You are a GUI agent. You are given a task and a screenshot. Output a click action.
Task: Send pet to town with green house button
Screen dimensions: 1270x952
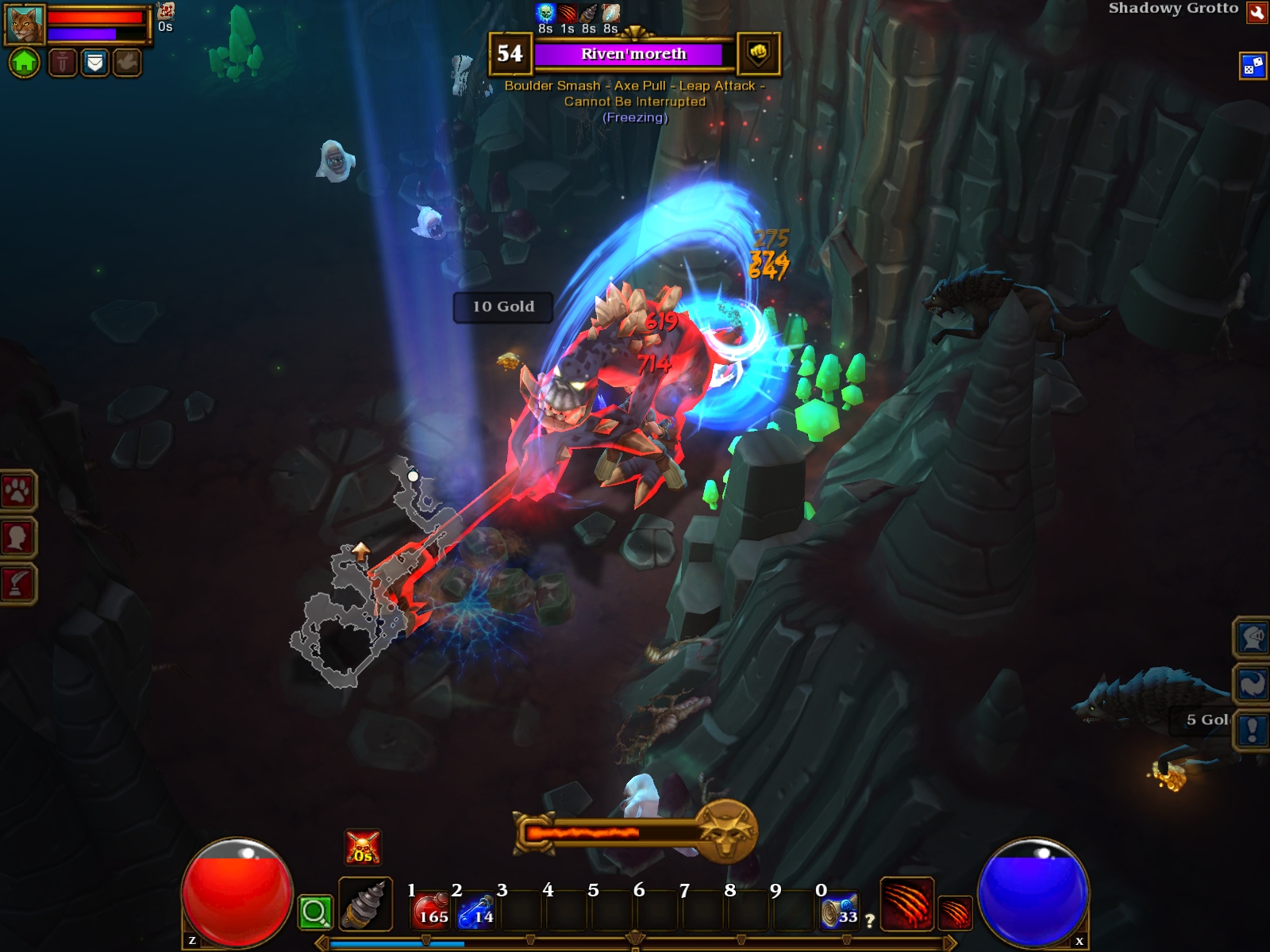[x=25, y=62]
